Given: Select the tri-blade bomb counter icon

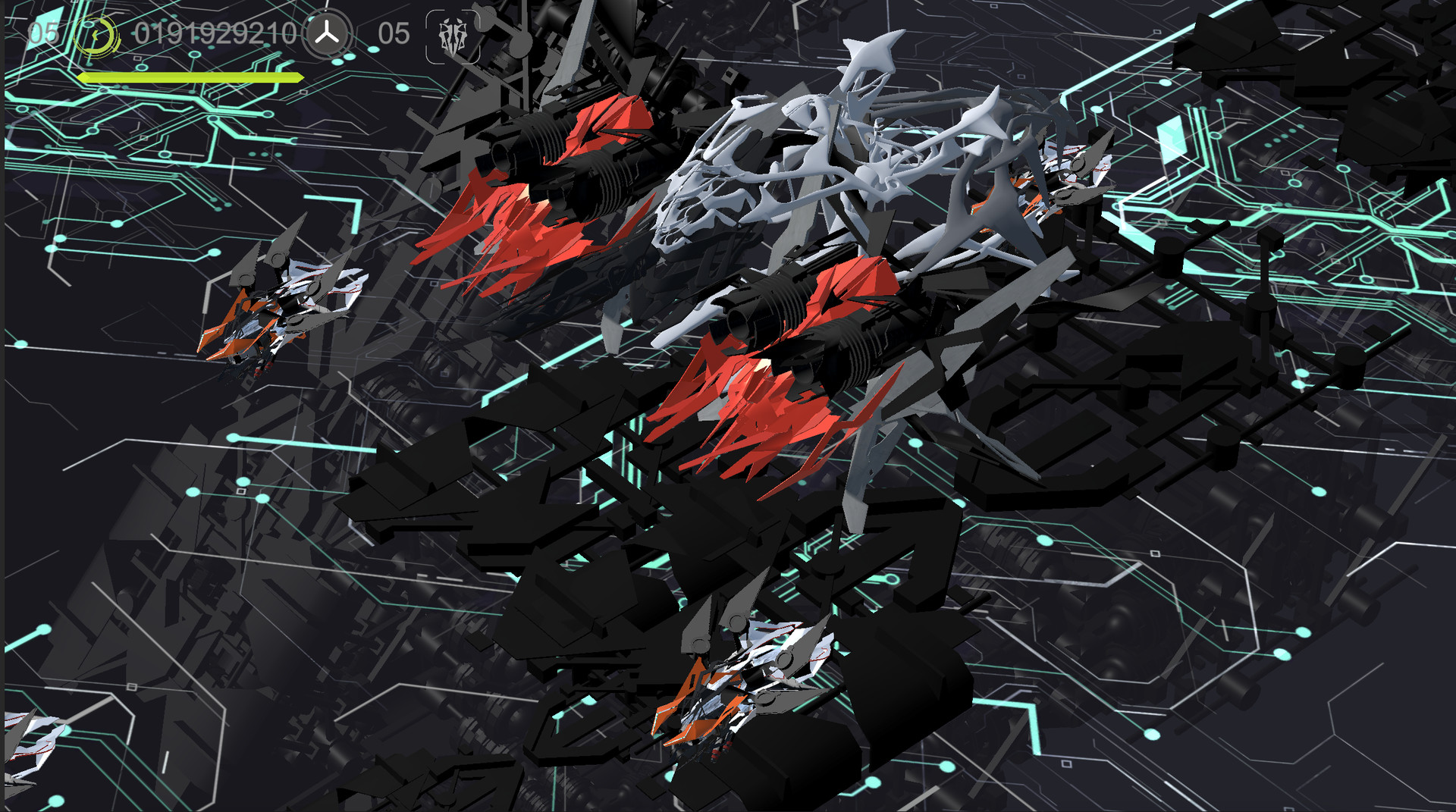Looking at the screenshot, I should (x=326, y=34).
